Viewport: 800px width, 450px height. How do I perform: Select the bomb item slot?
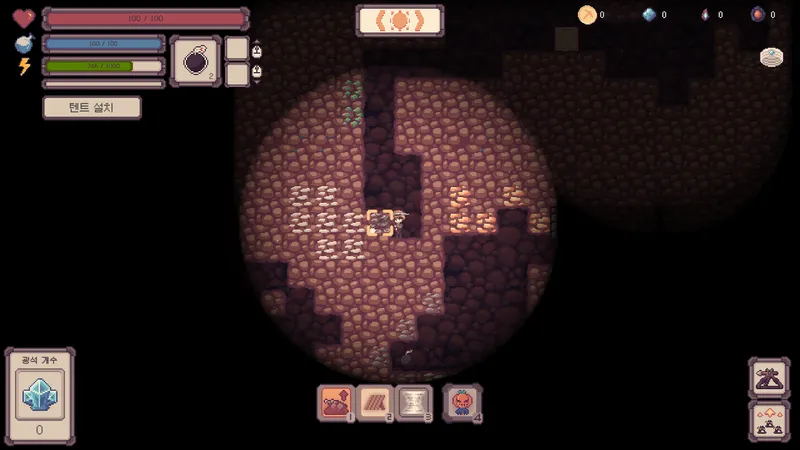pos(195,61)
